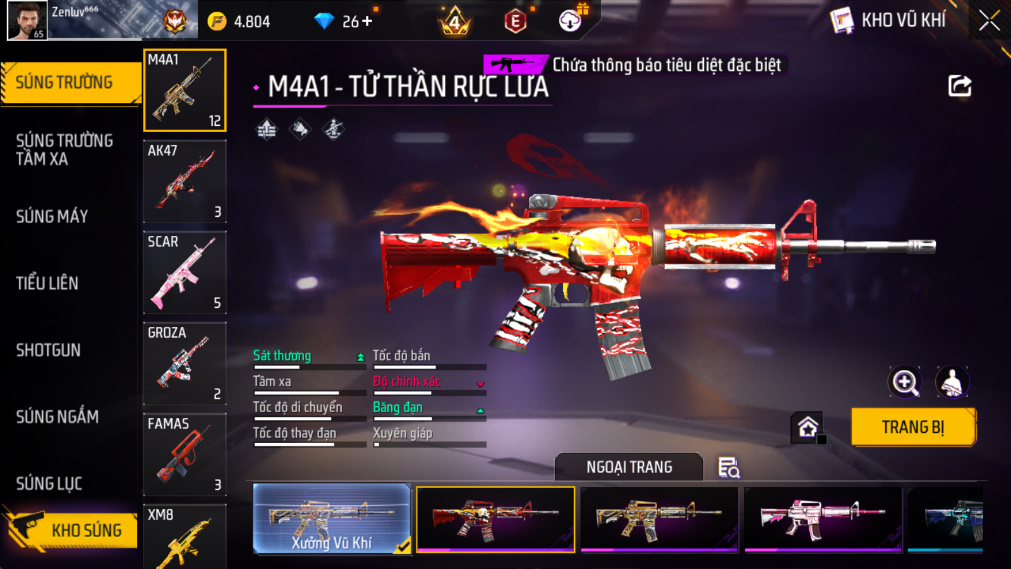This screenshot has width=1011, height=569.
Task: Open the Xưởng Vũ Khí skin tile
Action: click(332, 519)
